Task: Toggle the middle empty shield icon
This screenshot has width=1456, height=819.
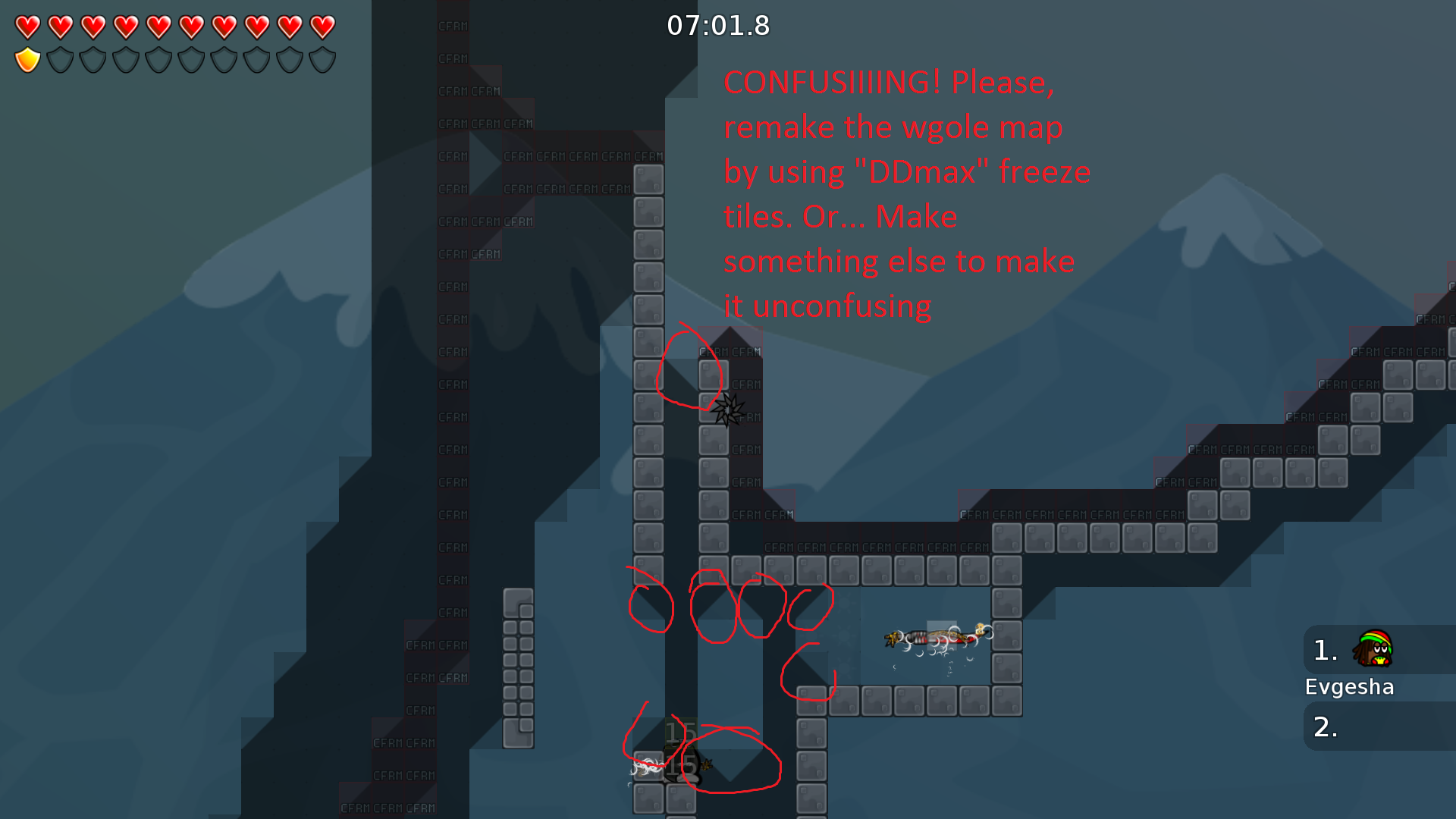Action: tap(192, 60)
